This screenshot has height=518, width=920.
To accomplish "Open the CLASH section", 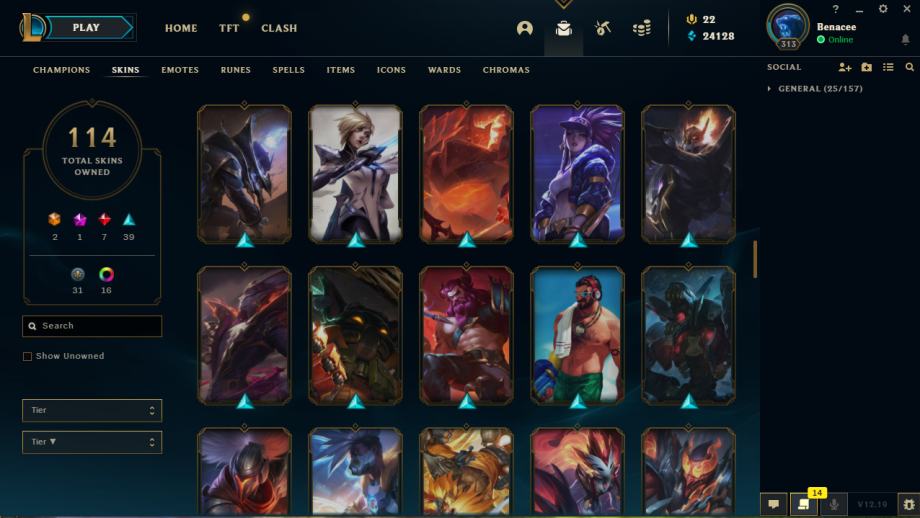I will coord(279,28).
